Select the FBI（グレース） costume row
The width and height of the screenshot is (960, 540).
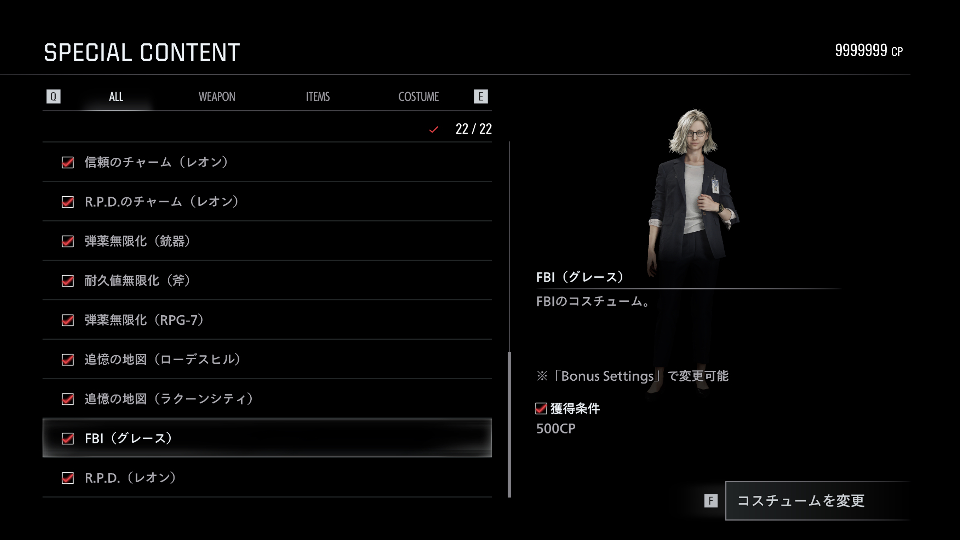point(267,438)
